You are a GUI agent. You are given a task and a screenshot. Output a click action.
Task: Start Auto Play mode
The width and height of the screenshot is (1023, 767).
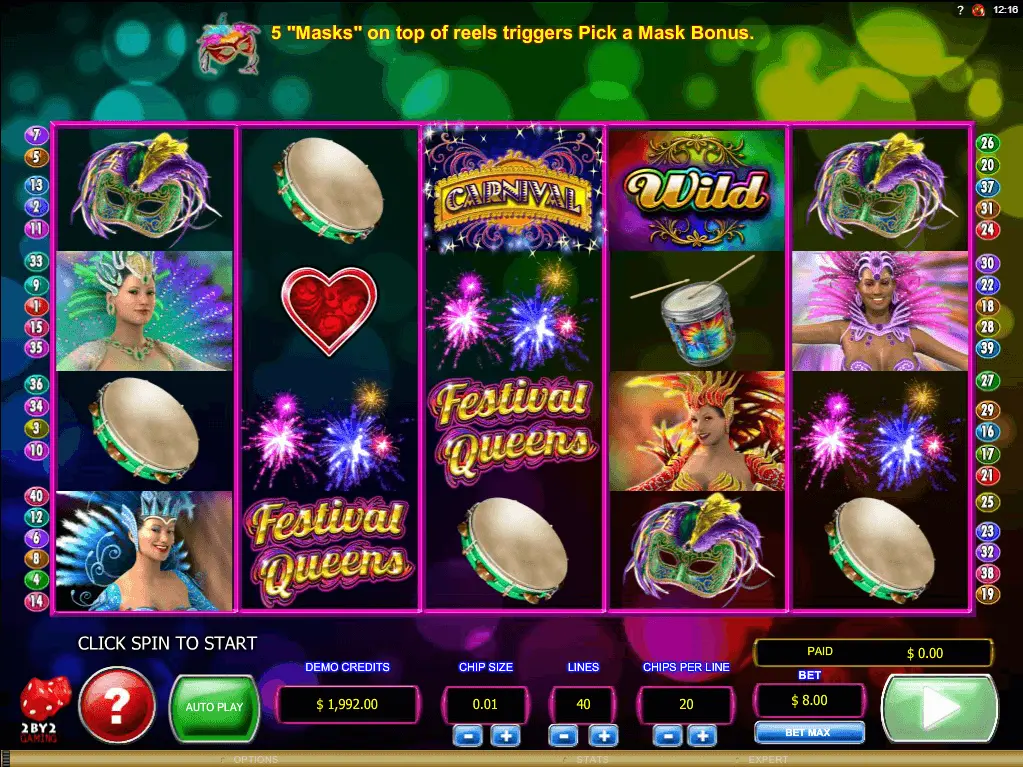click(x=214, y=706)
